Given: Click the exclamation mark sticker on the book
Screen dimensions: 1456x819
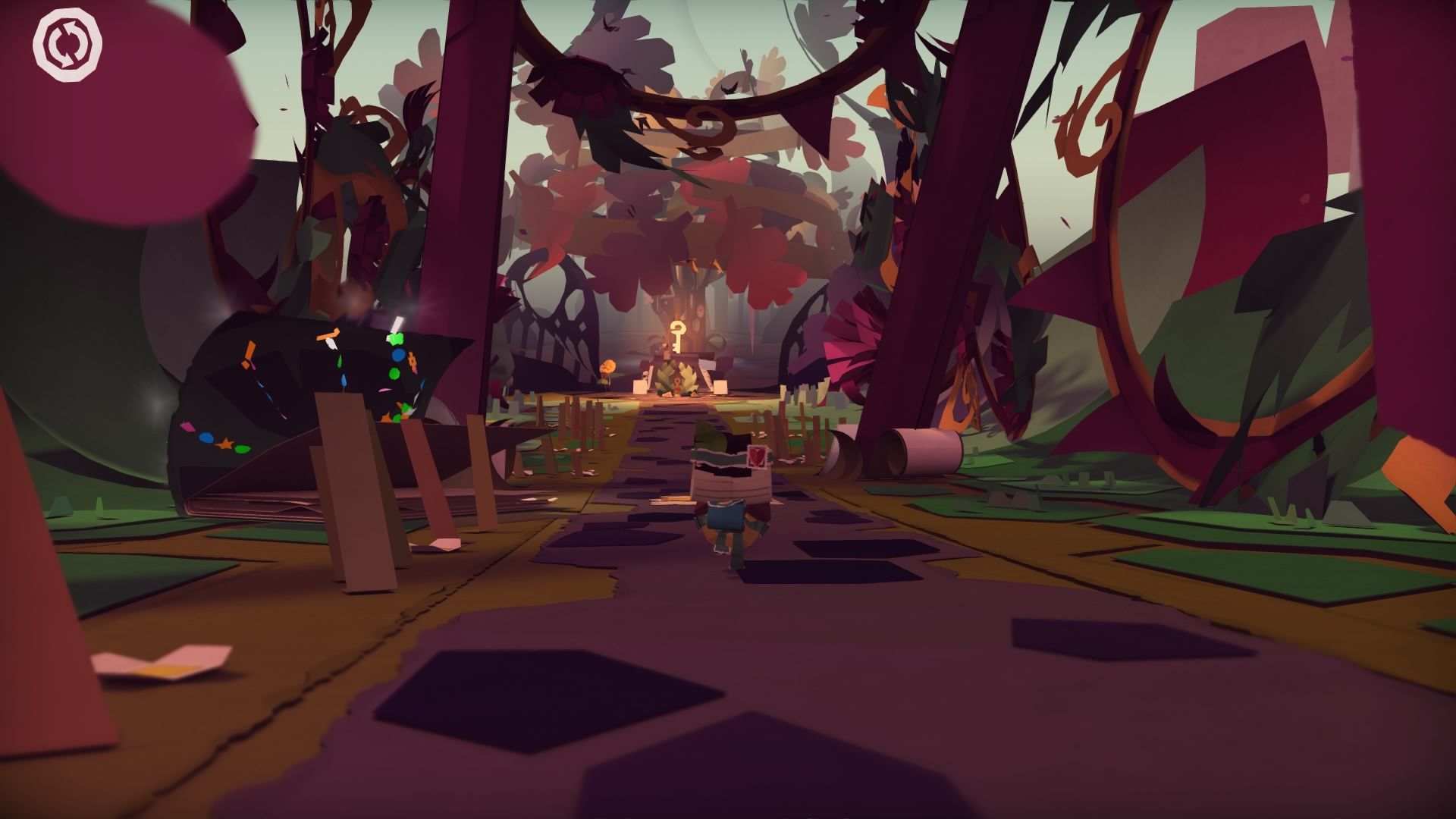Looking at the screenshot, I should 248,352.
